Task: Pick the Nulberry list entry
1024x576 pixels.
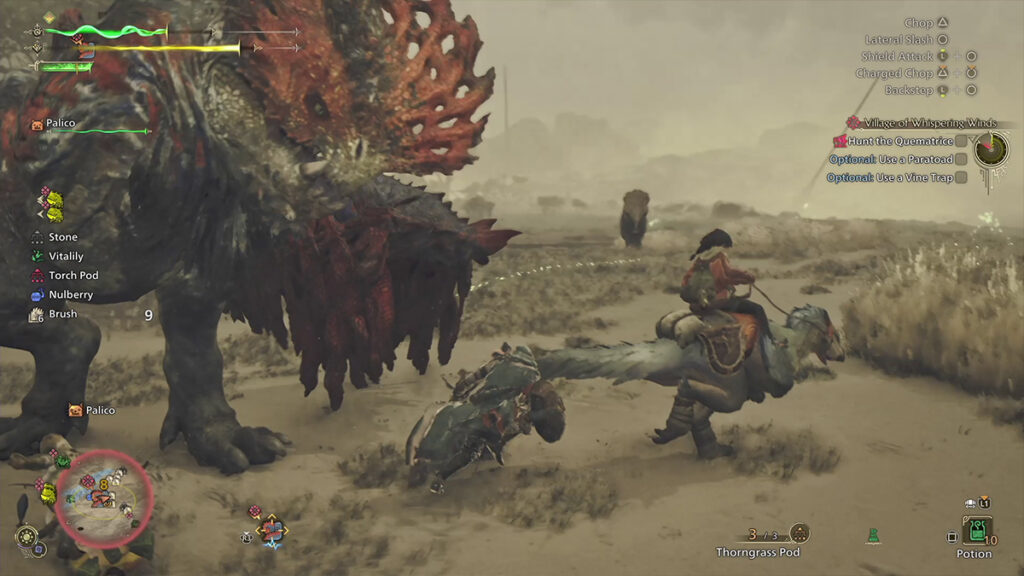Action: tap(68, 295)
